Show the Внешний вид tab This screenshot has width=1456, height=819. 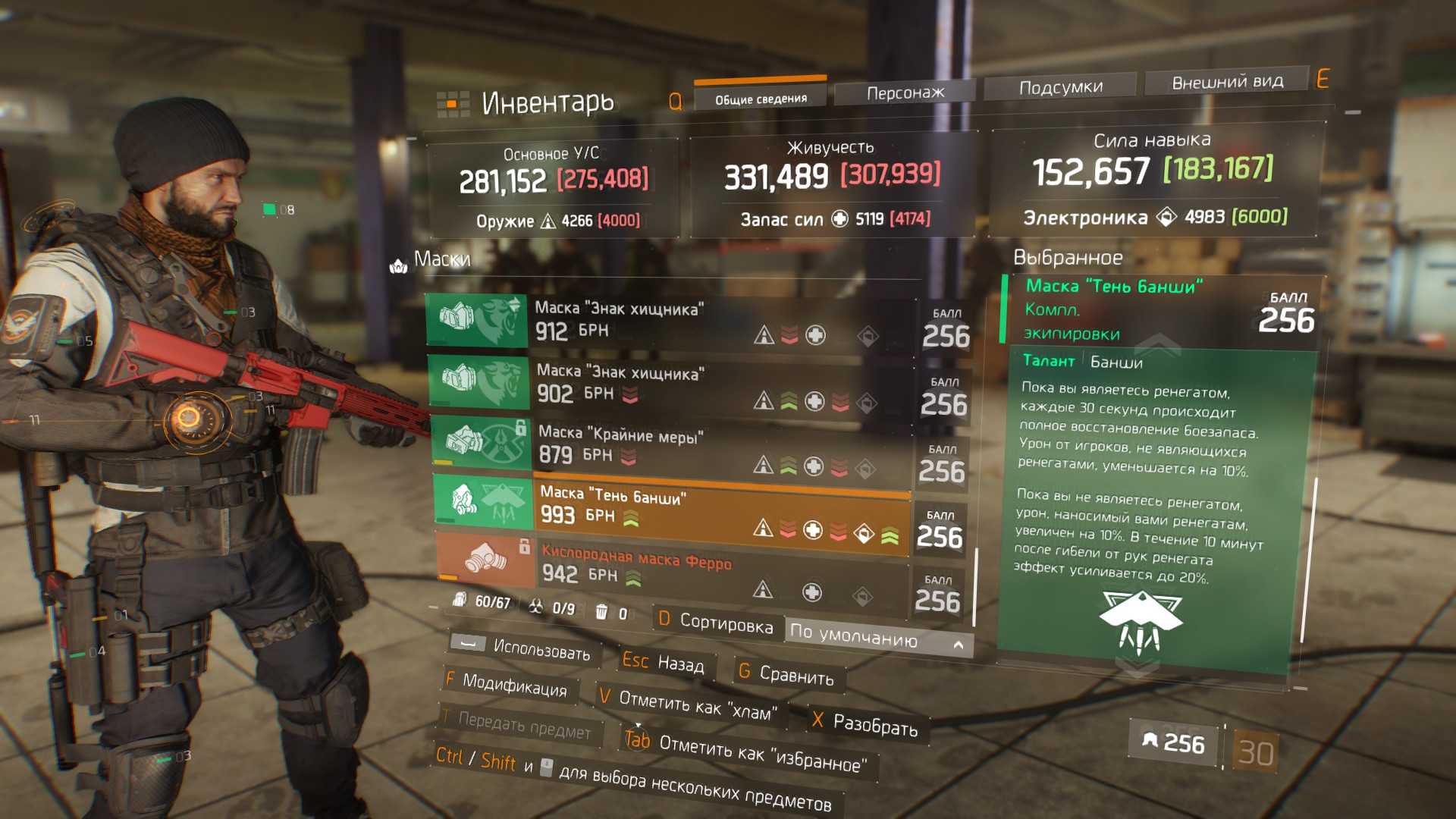[x=1227, y=82]
